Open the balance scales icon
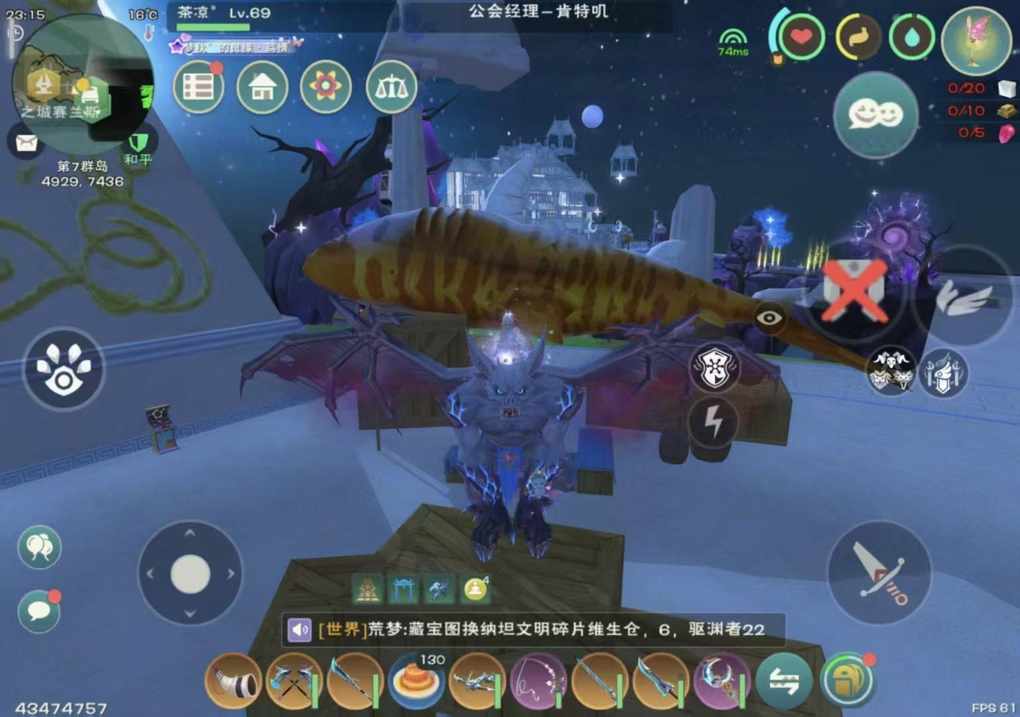The height and width of the screenshot is (717, 1020). tap(391, 87)
